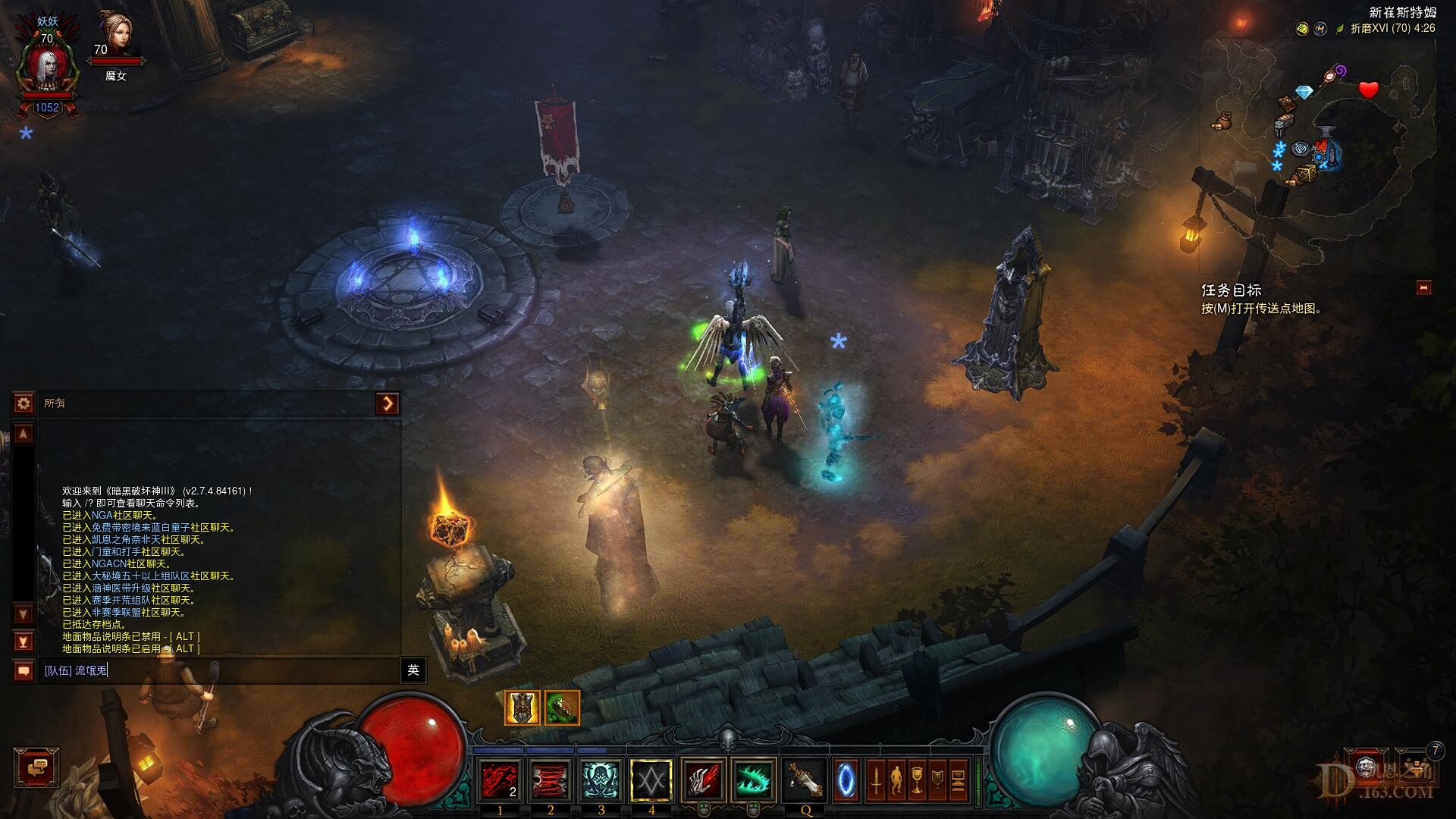Open the inventory with the gold character icon
The image size is (1456, 819).
pyautogui.click(x=896, y=780)
